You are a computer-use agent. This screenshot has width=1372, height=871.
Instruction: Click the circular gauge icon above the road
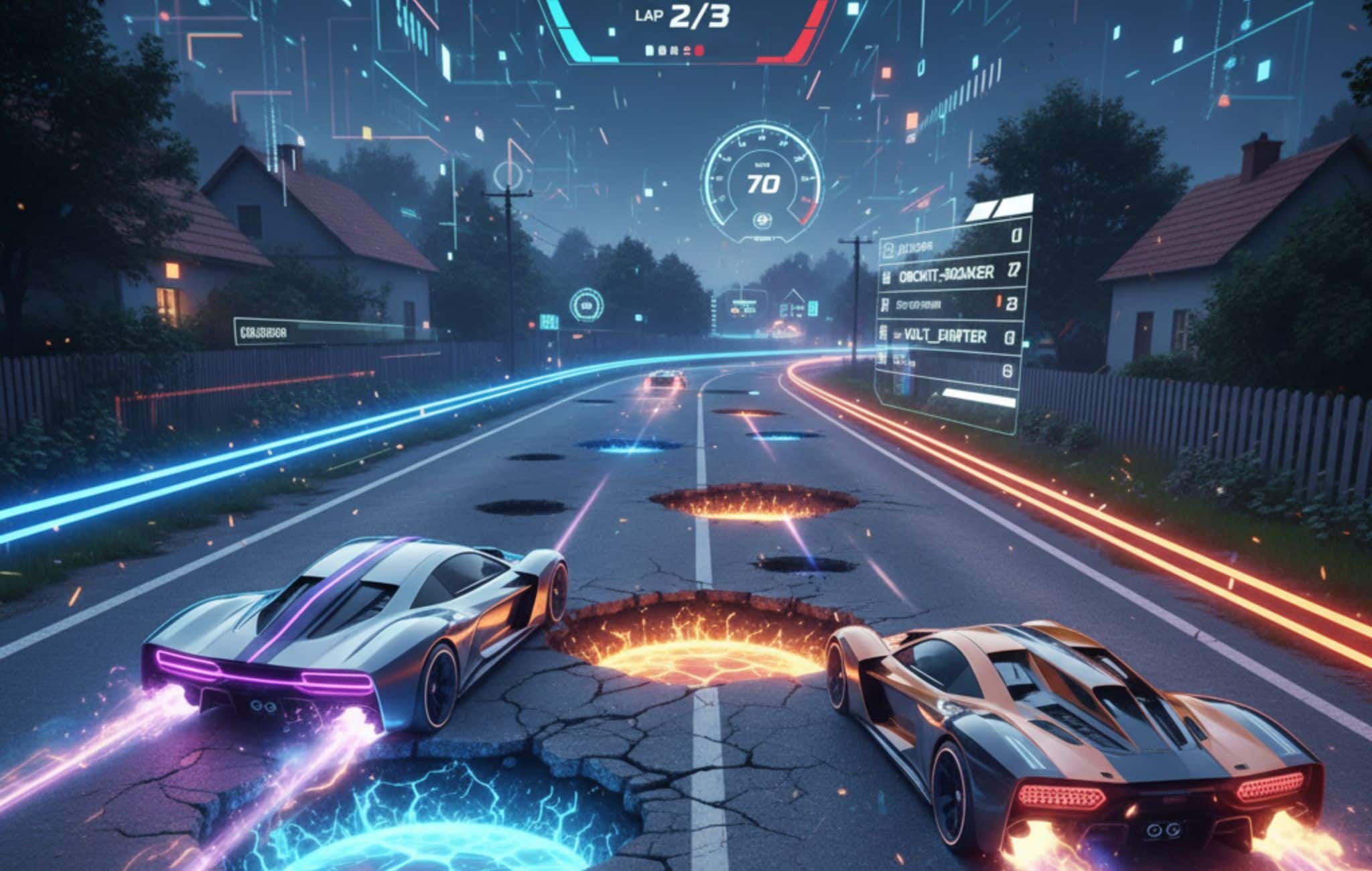[x=586, y=306]
